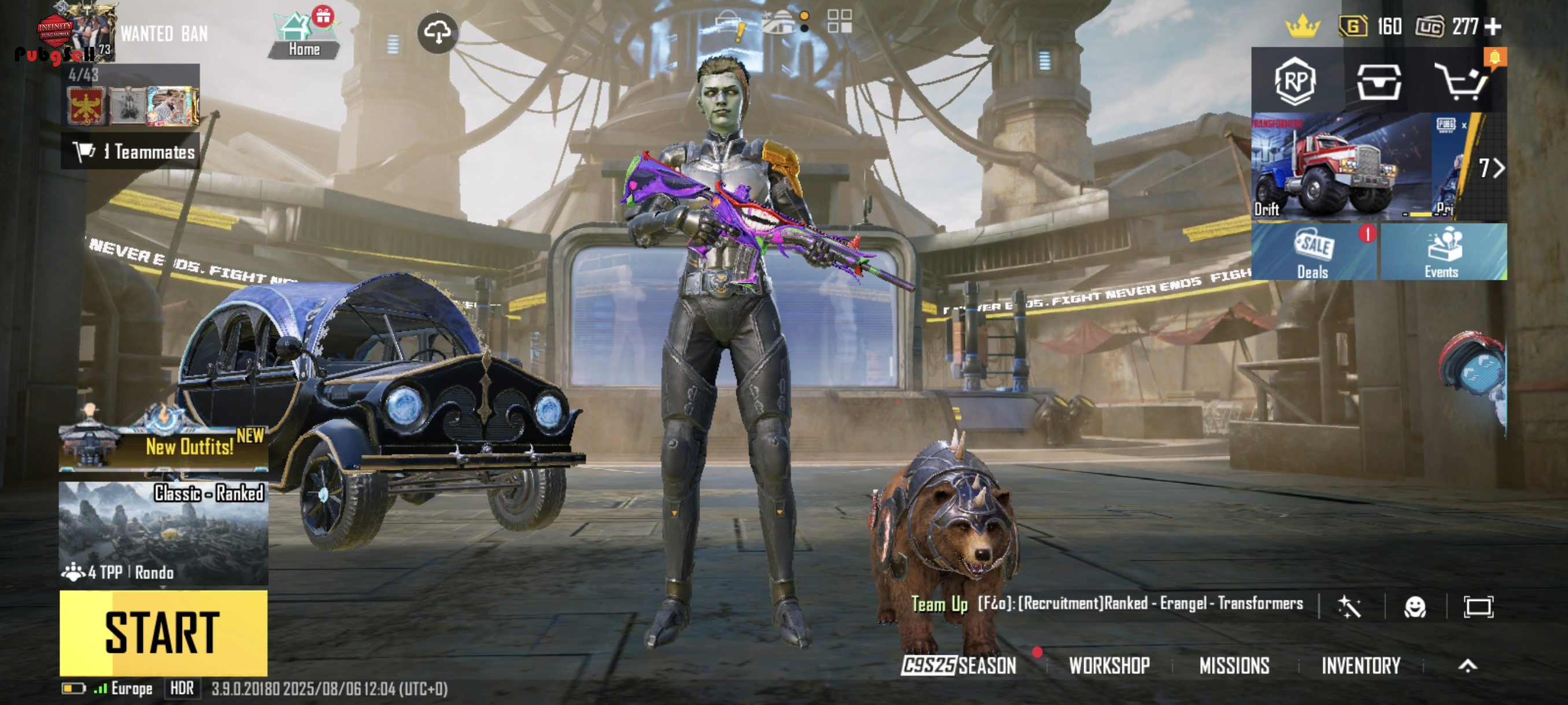Screen dimensions: 1568x705
Task: Start the match with the START button
Action: pos(163,633)
